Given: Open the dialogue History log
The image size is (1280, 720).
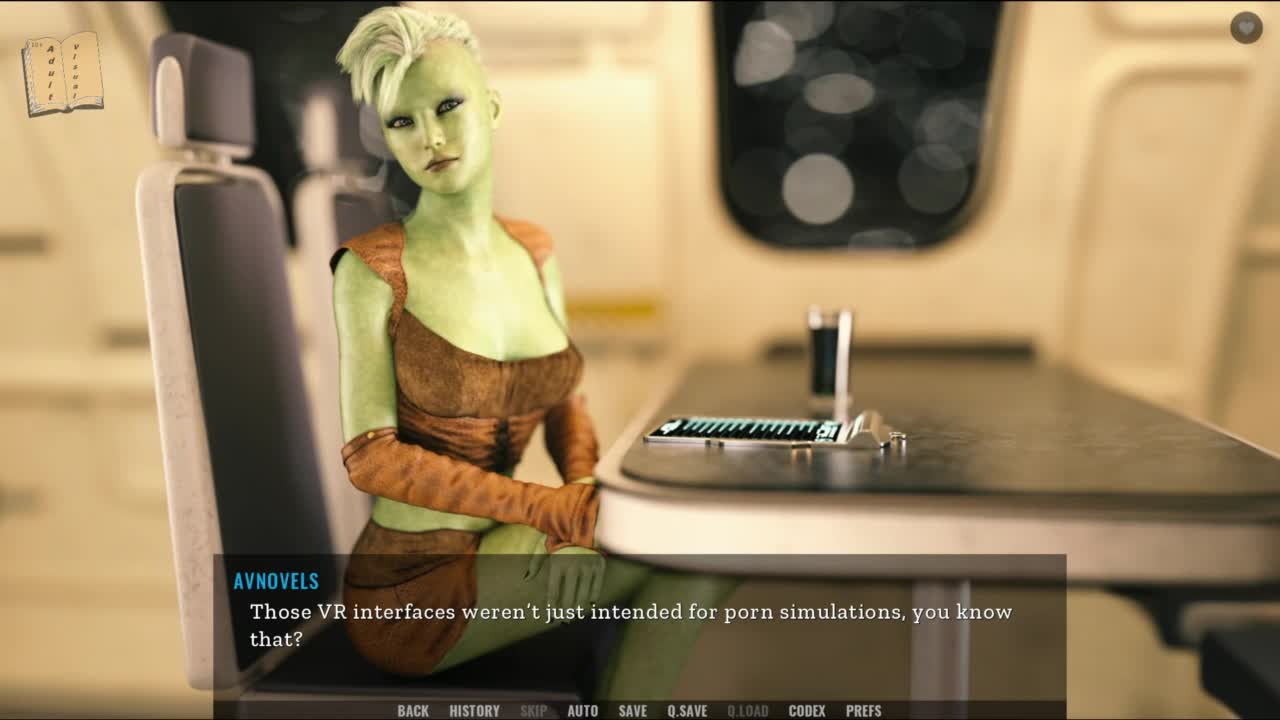Looking at the screenshot, I should 474,711.
